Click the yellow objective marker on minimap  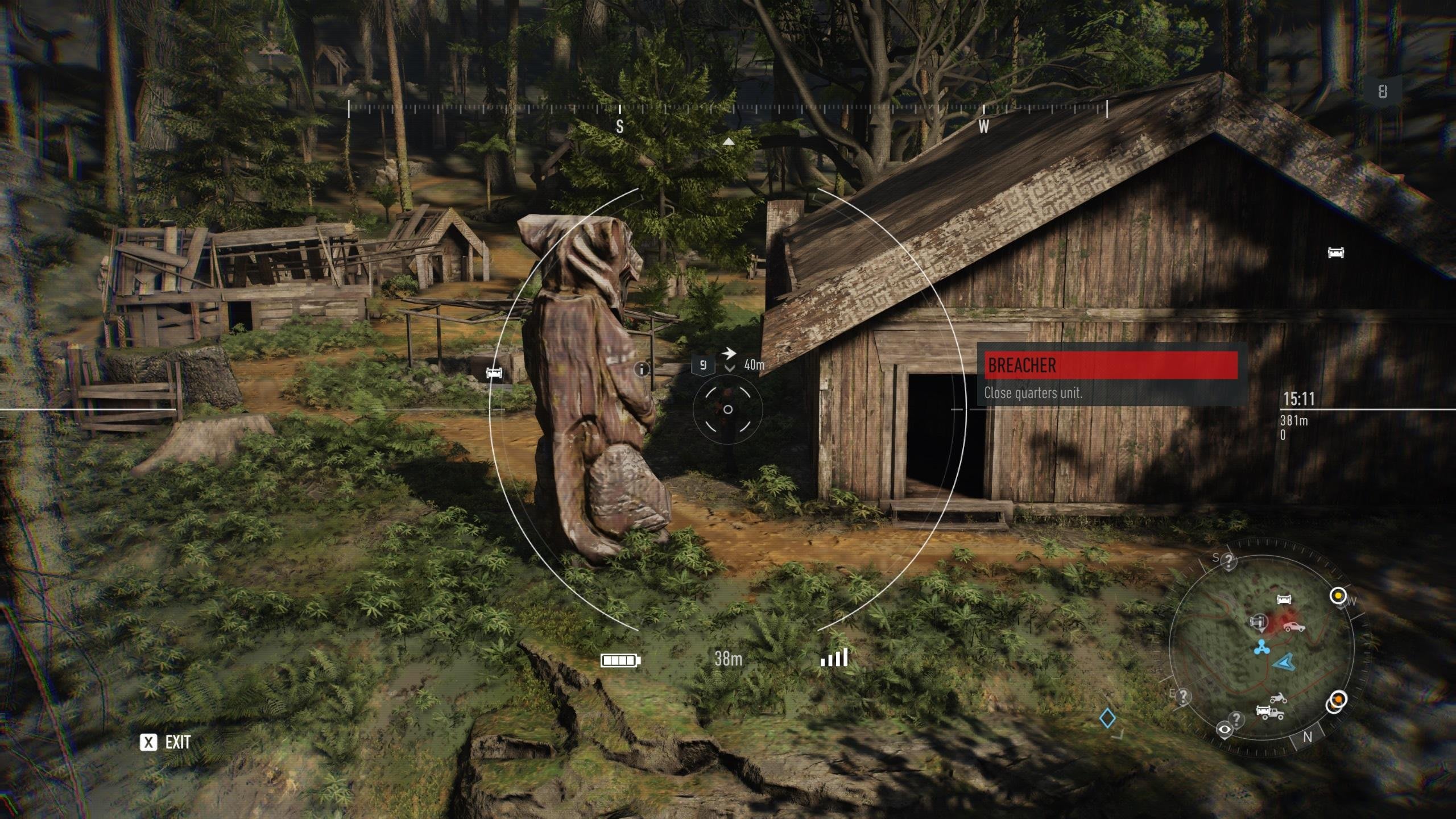click(1338, 596)
